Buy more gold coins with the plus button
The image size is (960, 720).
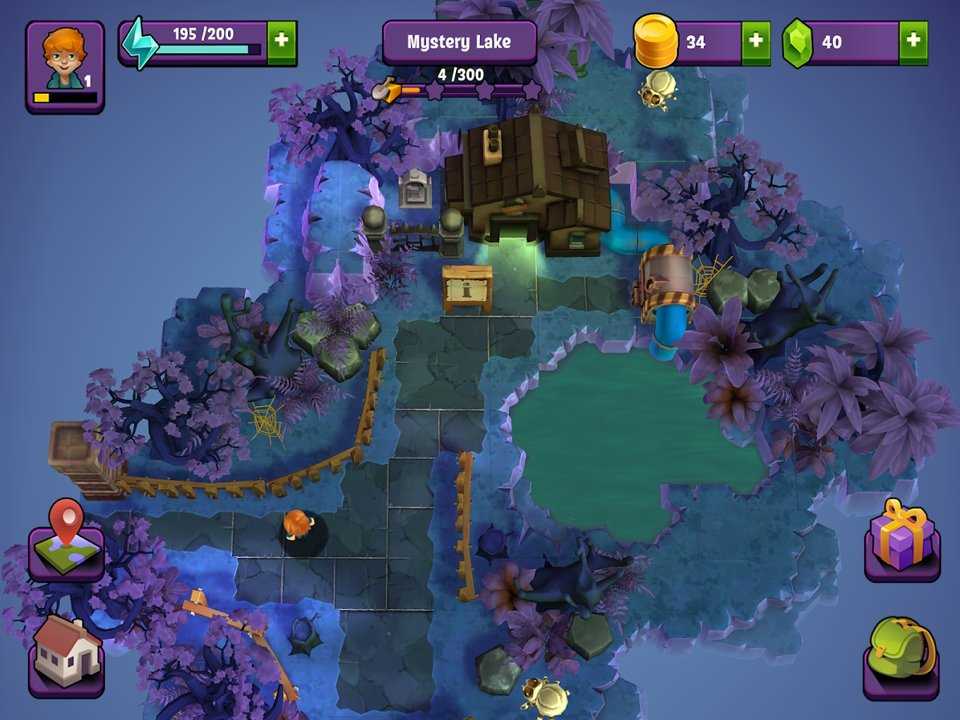point(756,42)
